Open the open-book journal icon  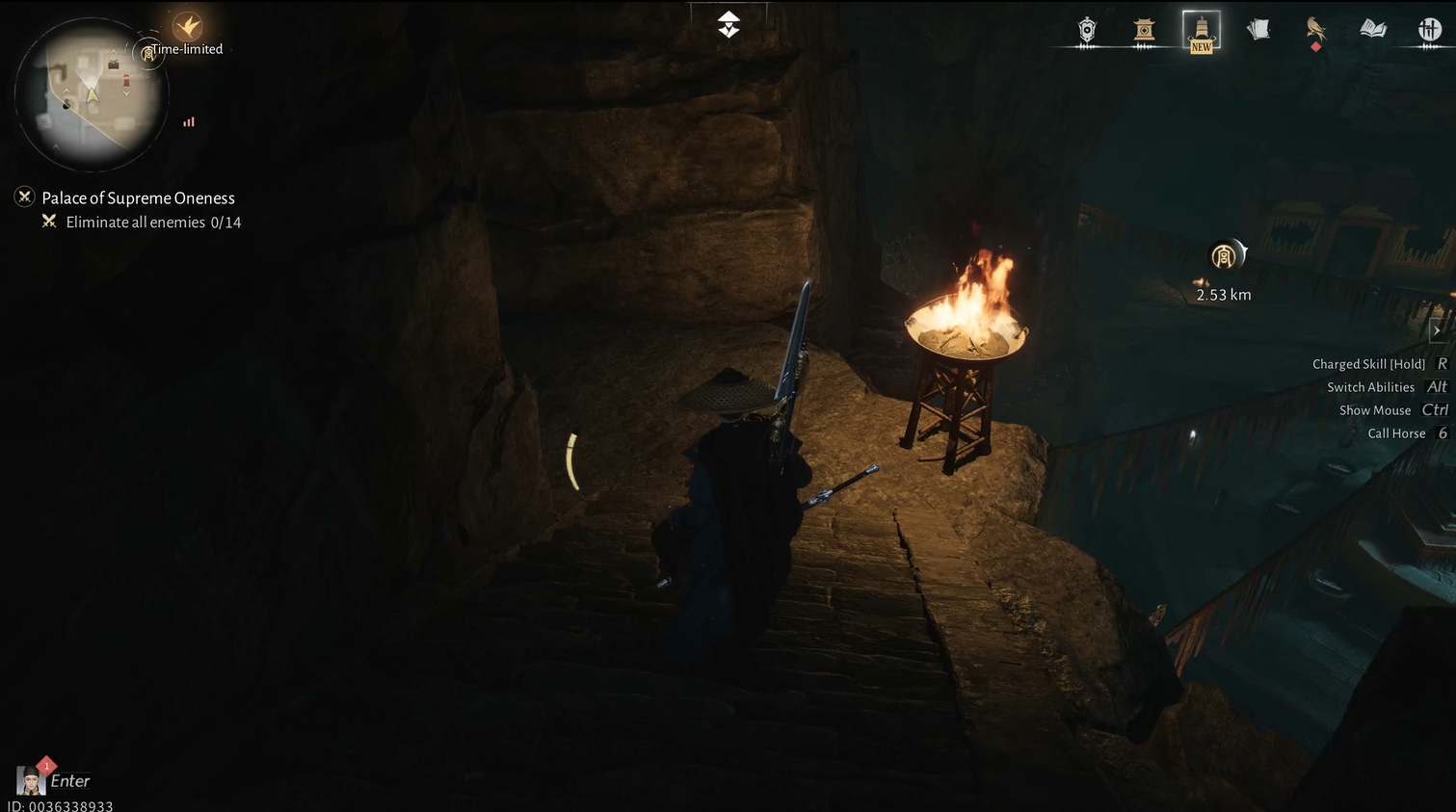(1373, 31)
